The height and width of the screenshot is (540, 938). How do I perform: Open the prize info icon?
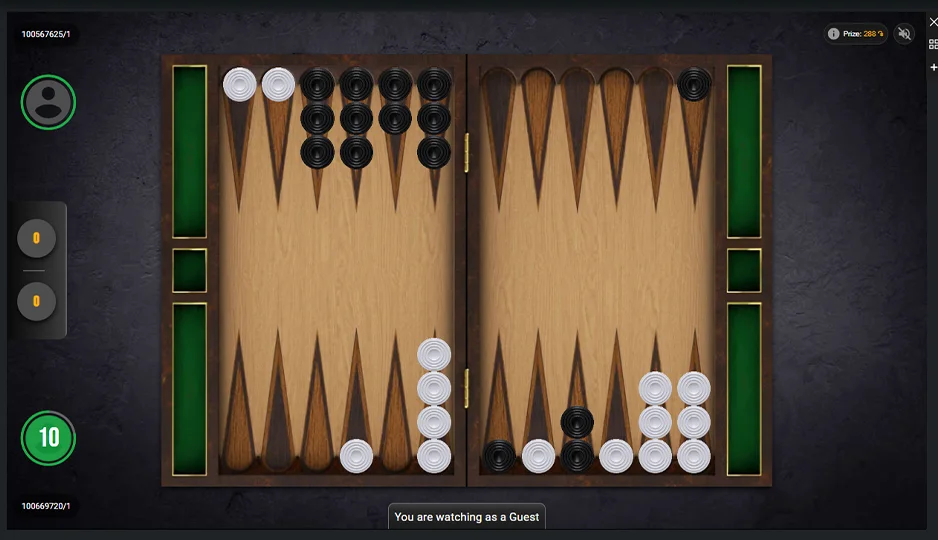[833, 34]
